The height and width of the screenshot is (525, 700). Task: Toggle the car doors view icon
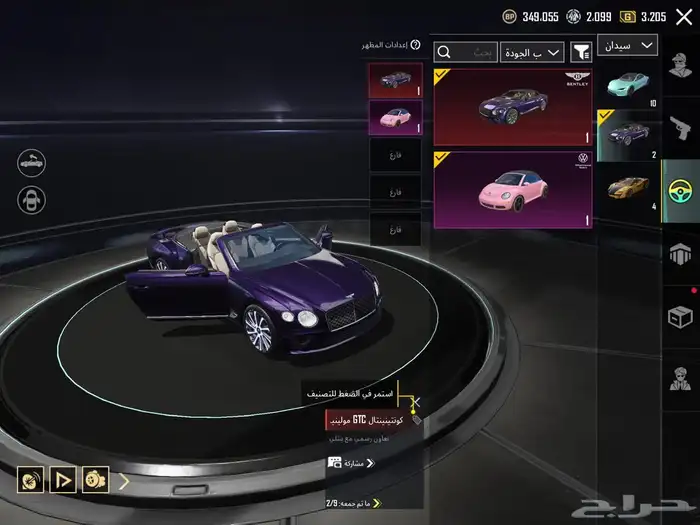pyautogui.click(x=31, y=199)
